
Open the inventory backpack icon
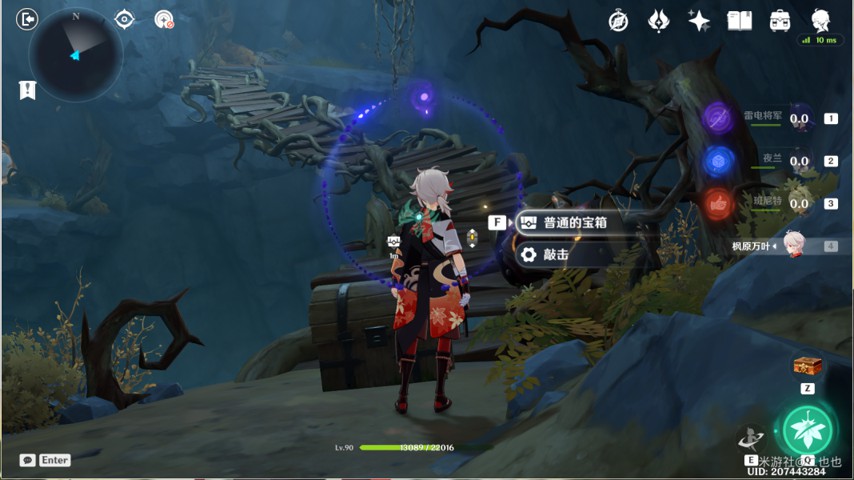[780, 21]
